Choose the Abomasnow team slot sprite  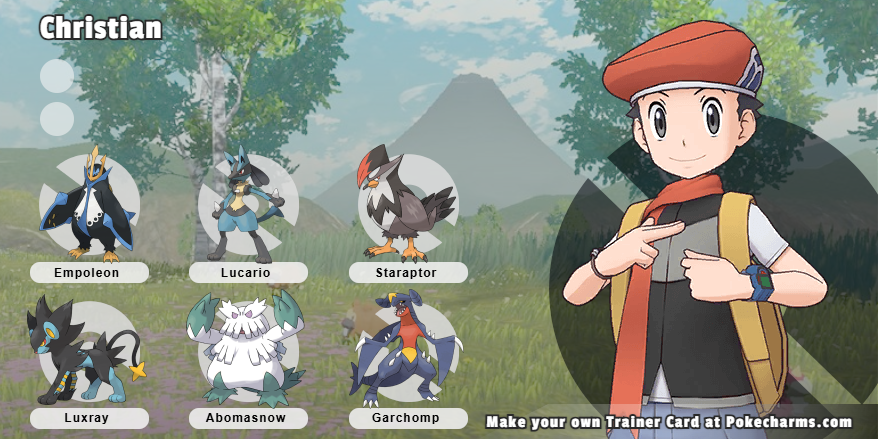(246, 348)
